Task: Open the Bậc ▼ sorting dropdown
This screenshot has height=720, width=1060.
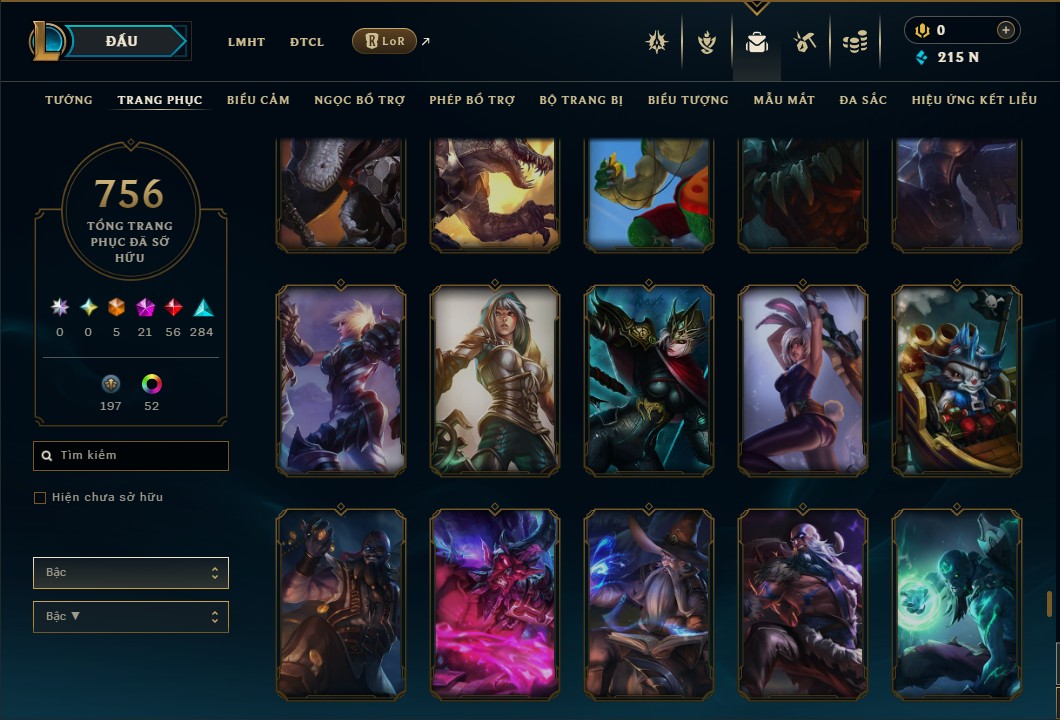Action: coord(131,617)
